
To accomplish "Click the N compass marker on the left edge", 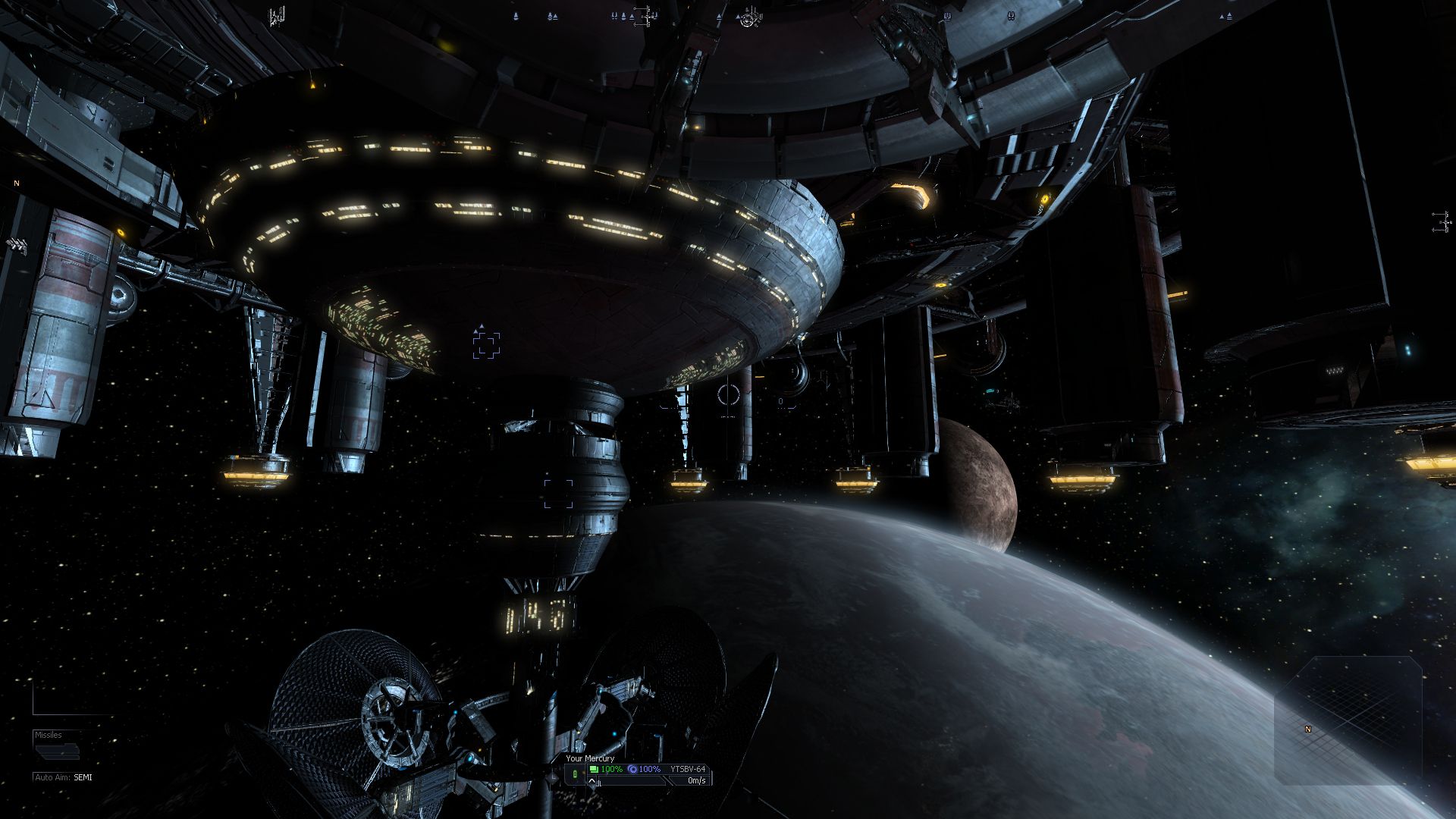I will 15,184.
